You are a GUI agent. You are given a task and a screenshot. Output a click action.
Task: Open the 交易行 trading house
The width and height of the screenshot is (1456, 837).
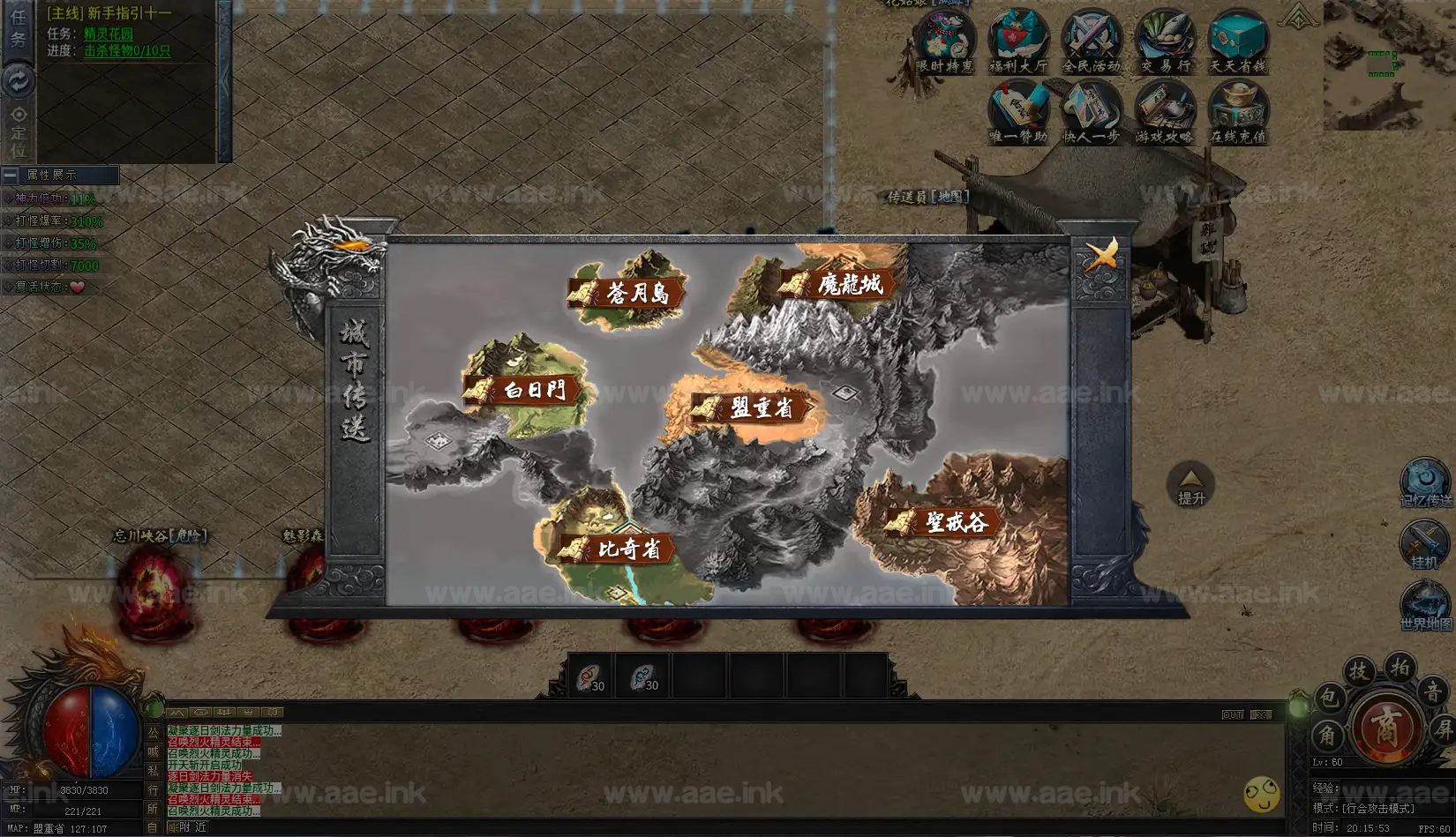(1165, 41)
